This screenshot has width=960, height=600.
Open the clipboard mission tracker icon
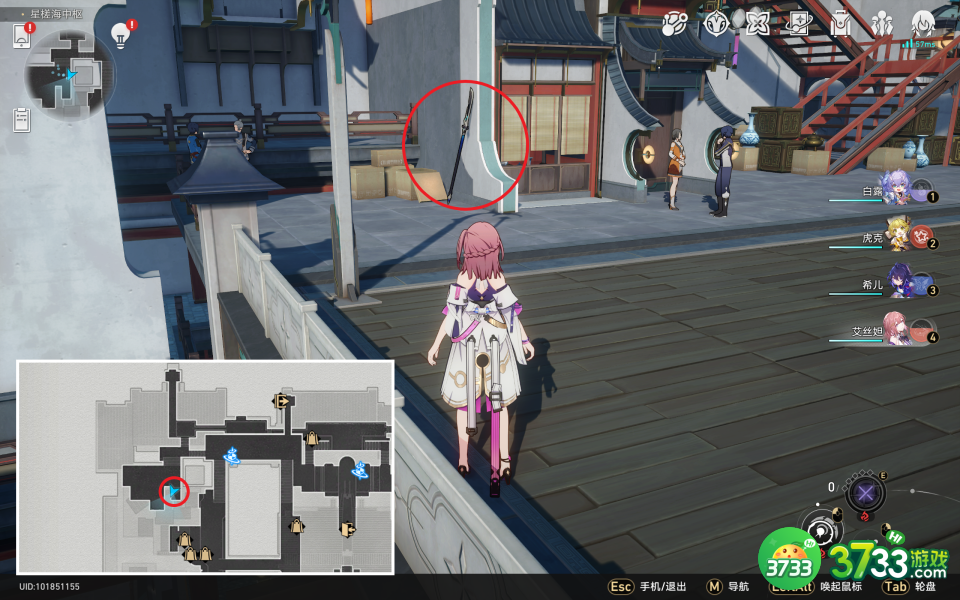(x=22, y=119)
